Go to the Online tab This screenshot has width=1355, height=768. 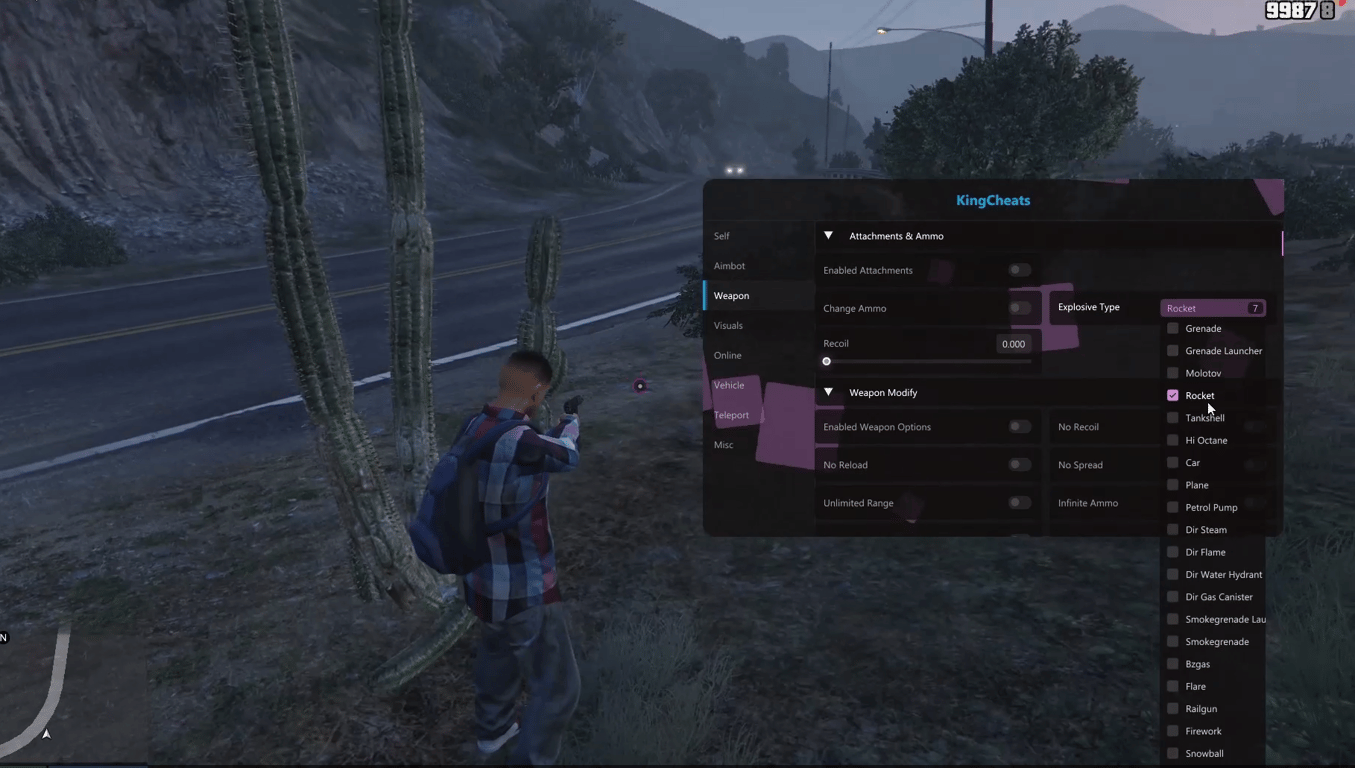click(x=727, y=356)
